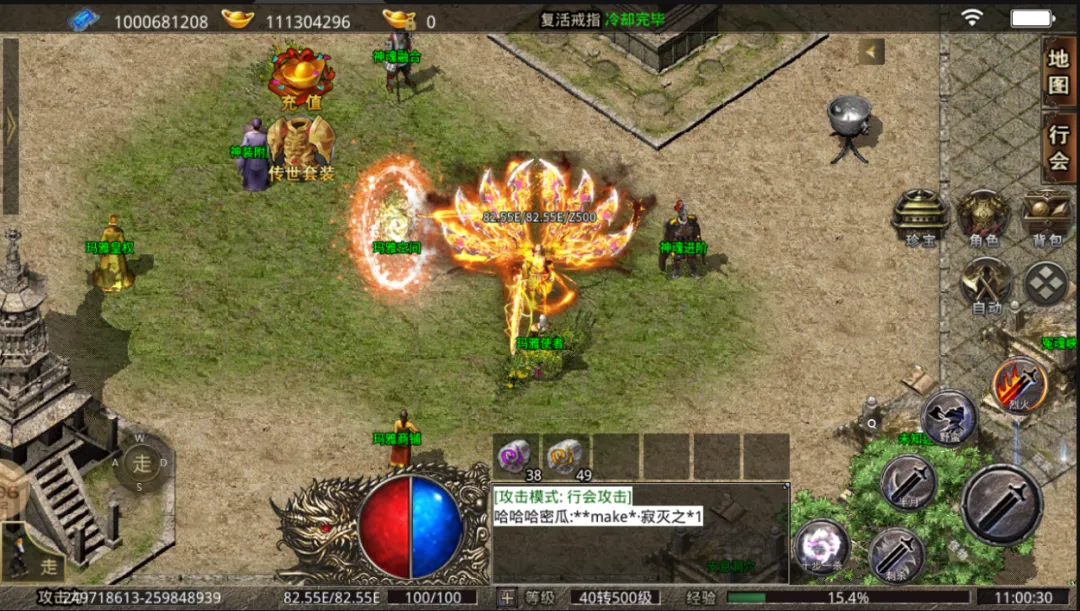Open the 行会 guild panel
This screenshot has height=611, width=1080.
[1058, 148]
